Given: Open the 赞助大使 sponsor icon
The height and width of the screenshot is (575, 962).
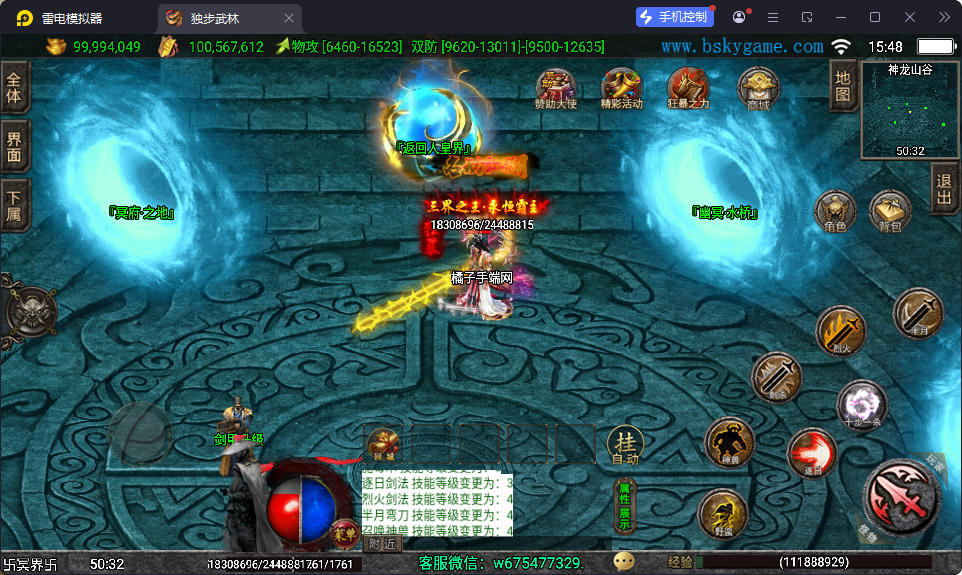Looking at the screenshot, I should click(556, 87).
